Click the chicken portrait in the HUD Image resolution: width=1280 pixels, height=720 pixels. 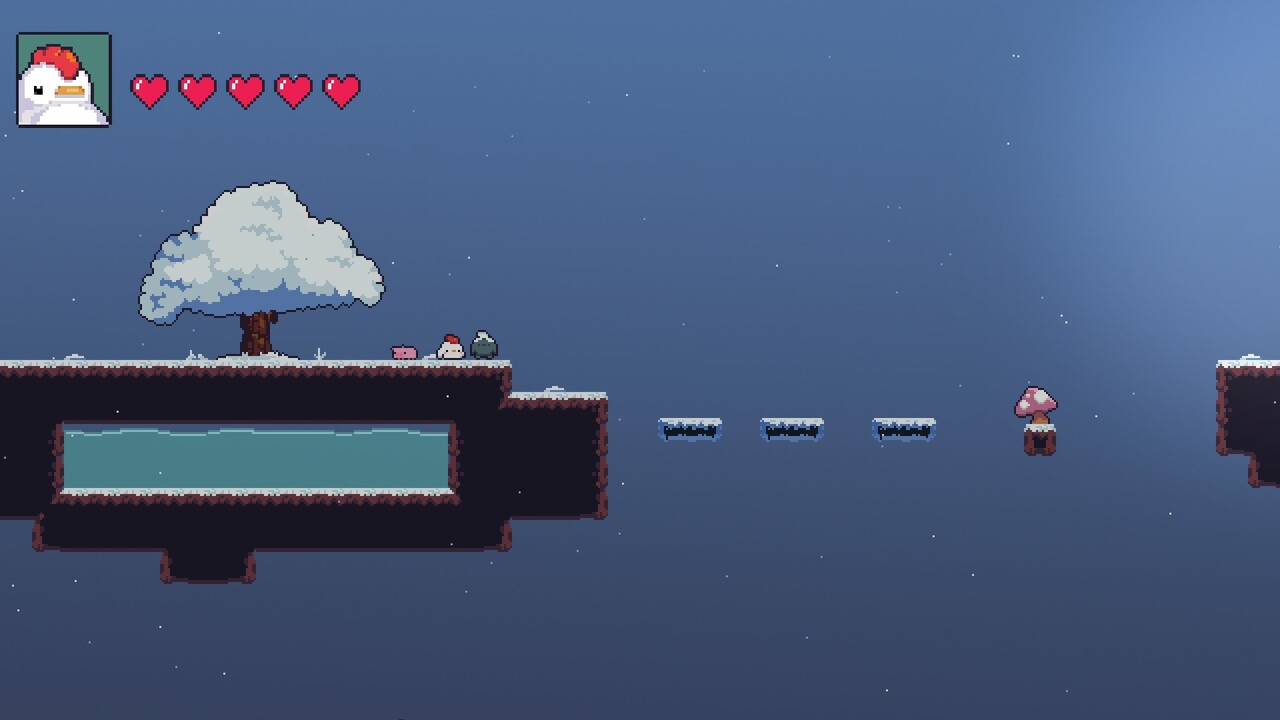(63, 79)
